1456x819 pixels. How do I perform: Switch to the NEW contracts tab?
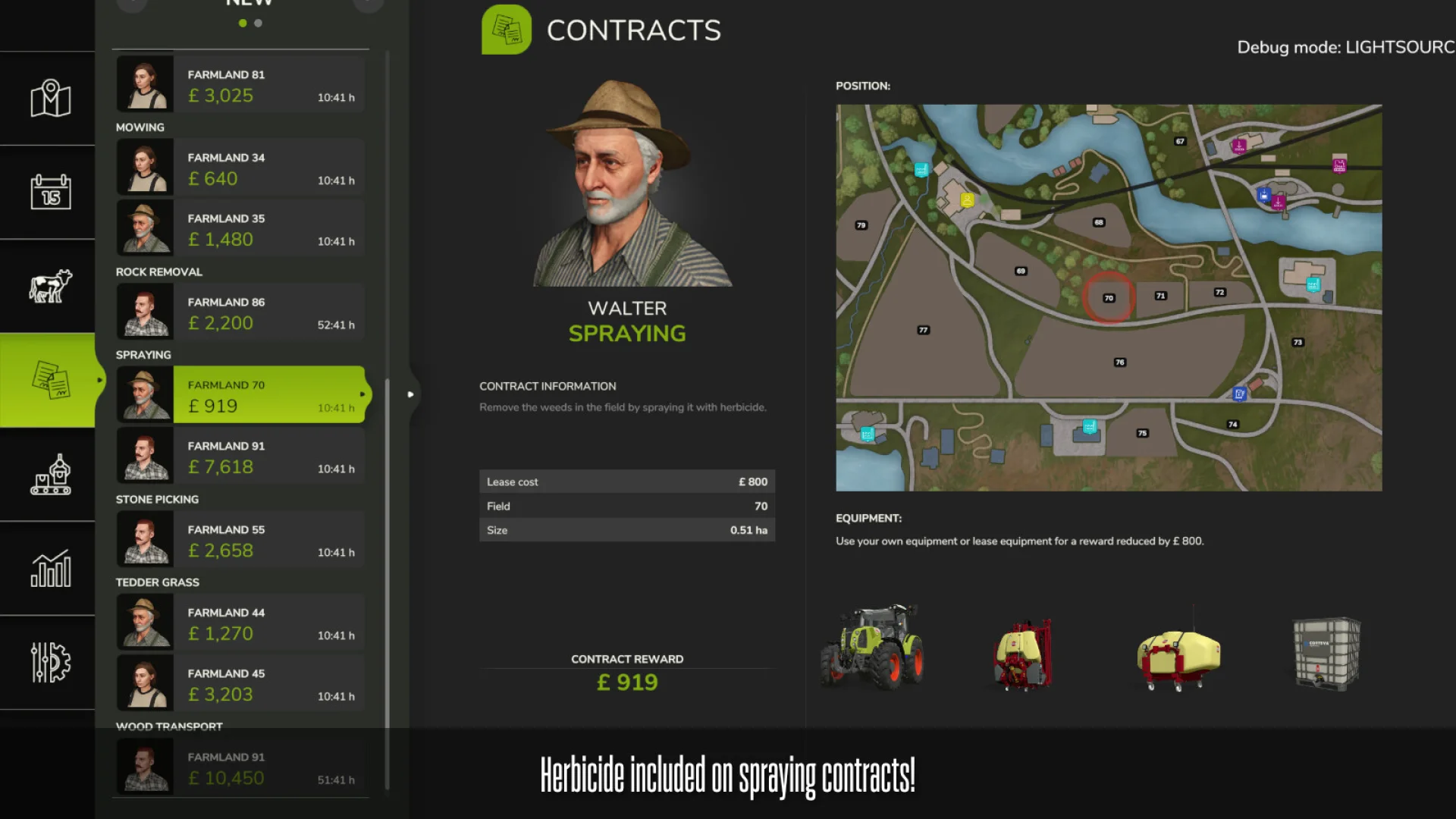(x=249, y=2)
